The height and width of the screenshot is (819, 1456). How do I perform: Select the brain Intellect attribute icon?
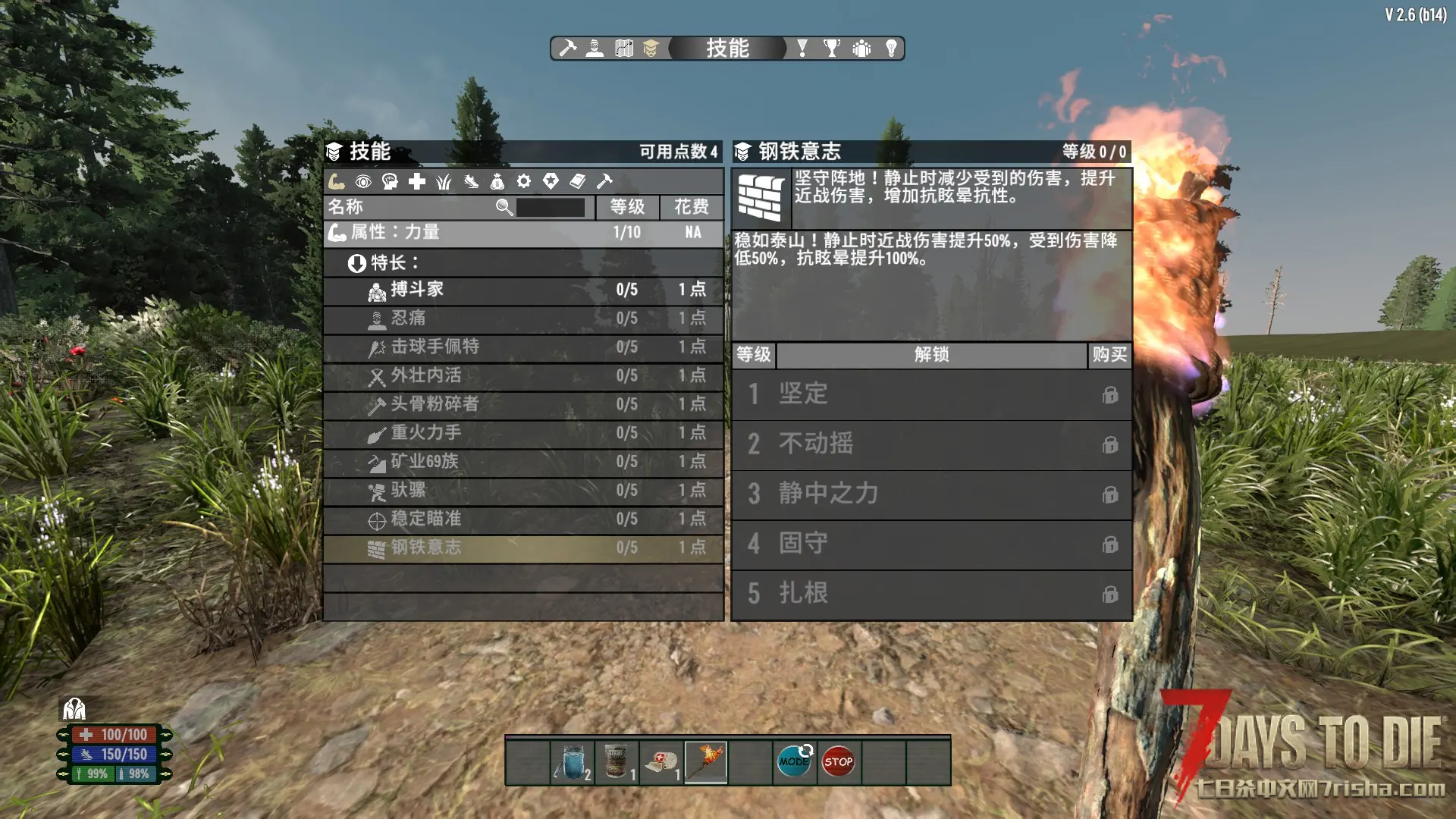pyautogui.click(x=390, y=181)
